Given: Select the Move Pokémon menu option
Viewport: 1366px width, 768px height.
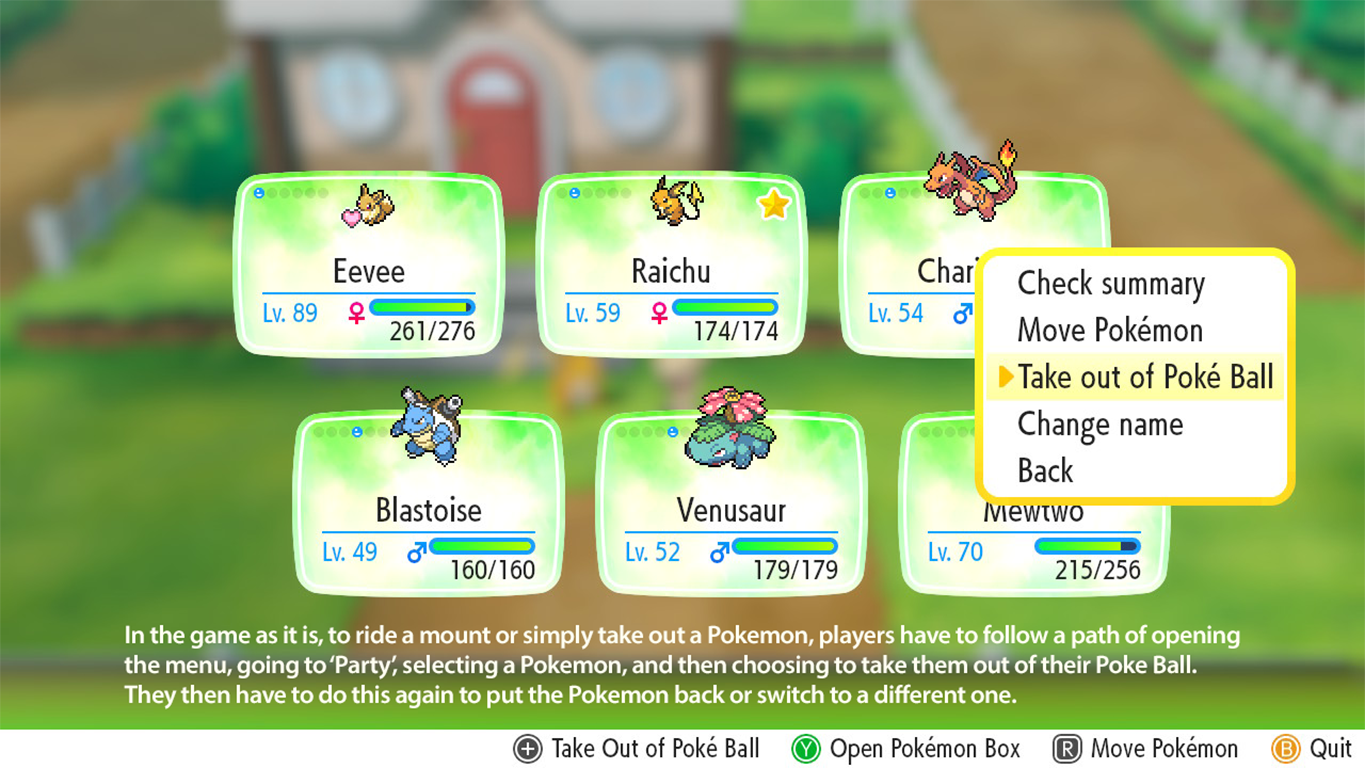Looking at the screenshot, I should pyautogui.click(x=1109, y=331).
